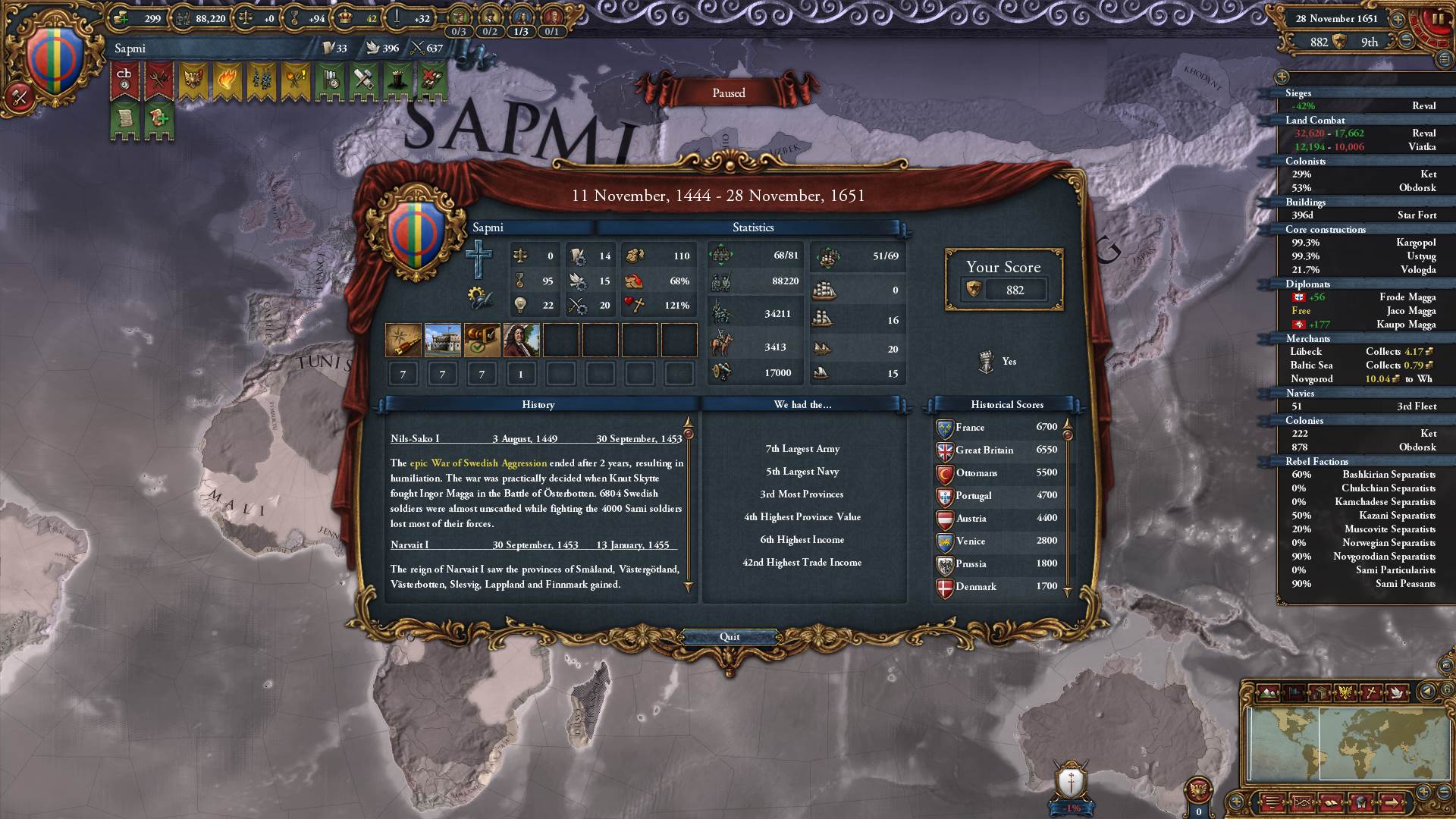Open the diplomatic map mode dove icon
The height and width of the screenshot is (819, 1456).
[1397, 692]
